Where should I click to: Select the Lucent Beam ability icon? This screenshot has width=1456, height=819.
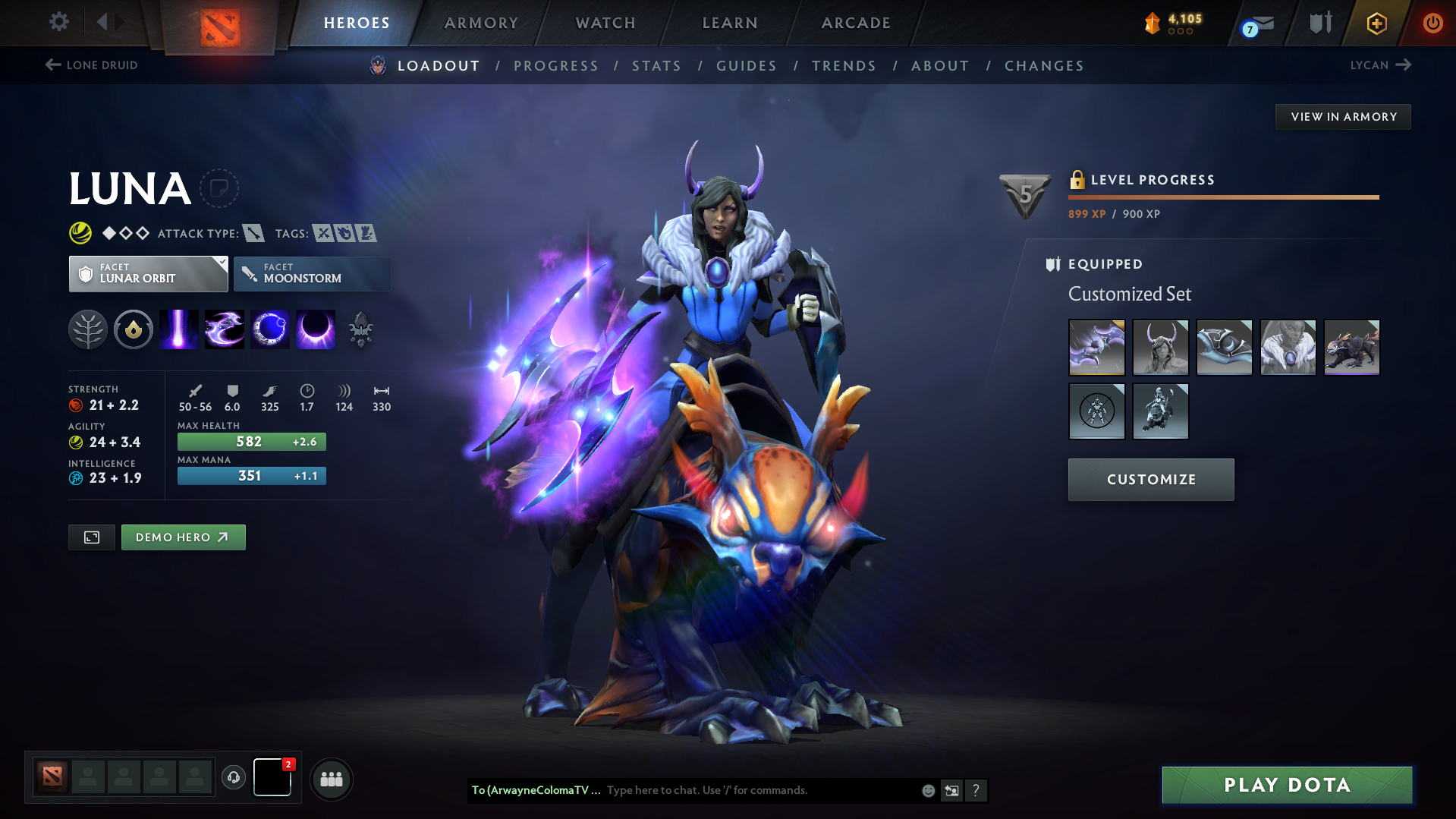click(x=178, y=329)
